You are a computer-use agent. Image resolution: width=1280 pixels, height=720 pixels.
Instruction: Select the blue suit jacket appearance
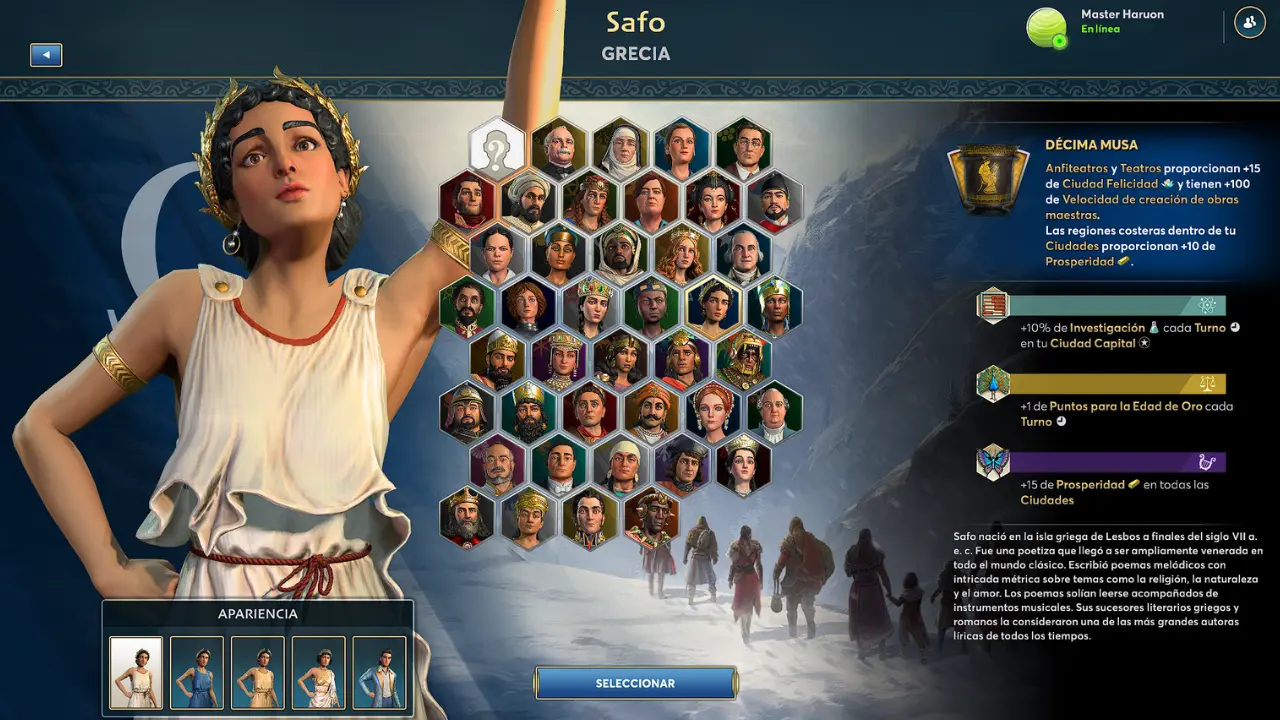(380, 673)
